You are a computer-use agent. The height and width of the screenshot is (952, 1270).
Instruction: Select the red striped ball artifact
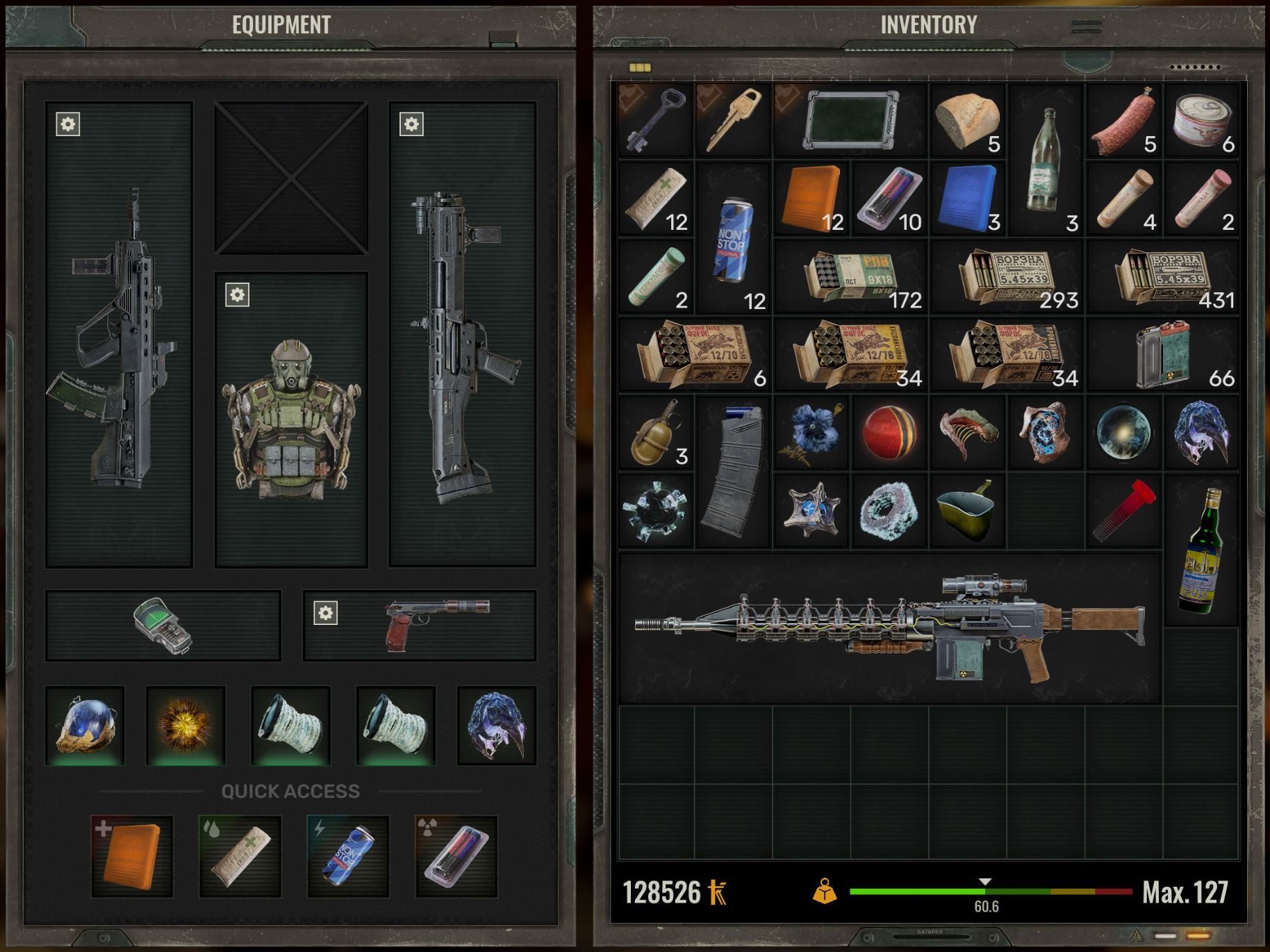[889, 434]
